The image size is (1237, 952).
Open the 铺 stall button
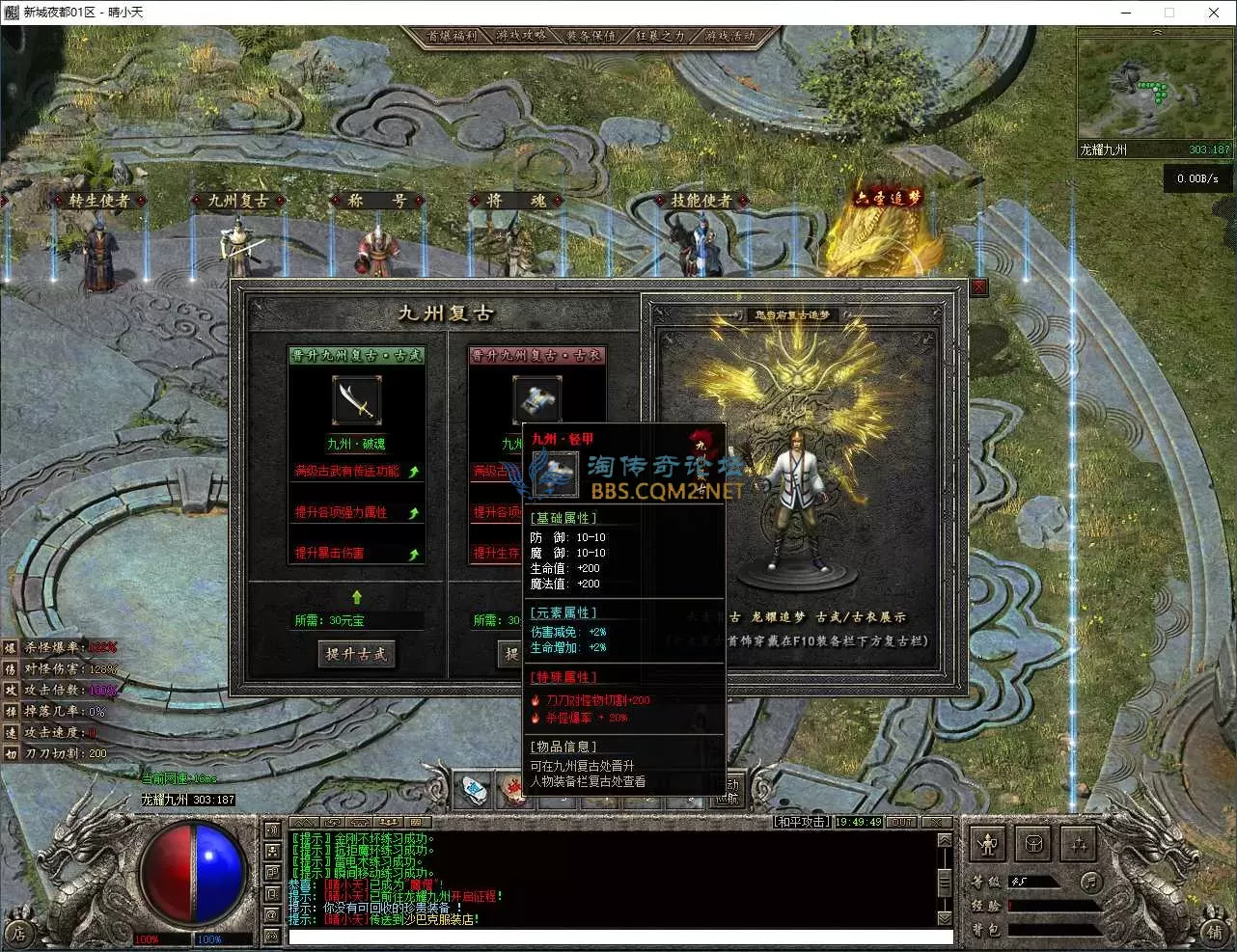[1215, 932]
